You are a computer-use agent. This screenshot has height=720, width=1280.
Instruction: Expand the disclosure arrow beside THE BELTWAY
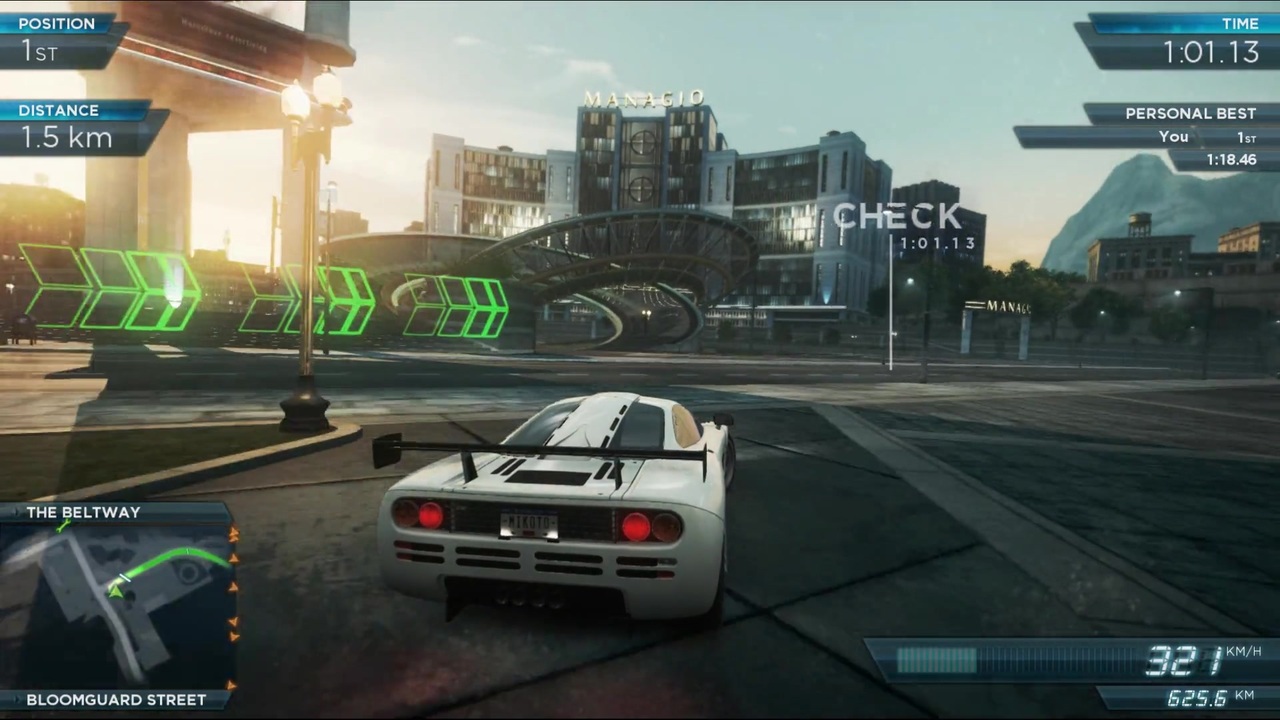(16, 512)
